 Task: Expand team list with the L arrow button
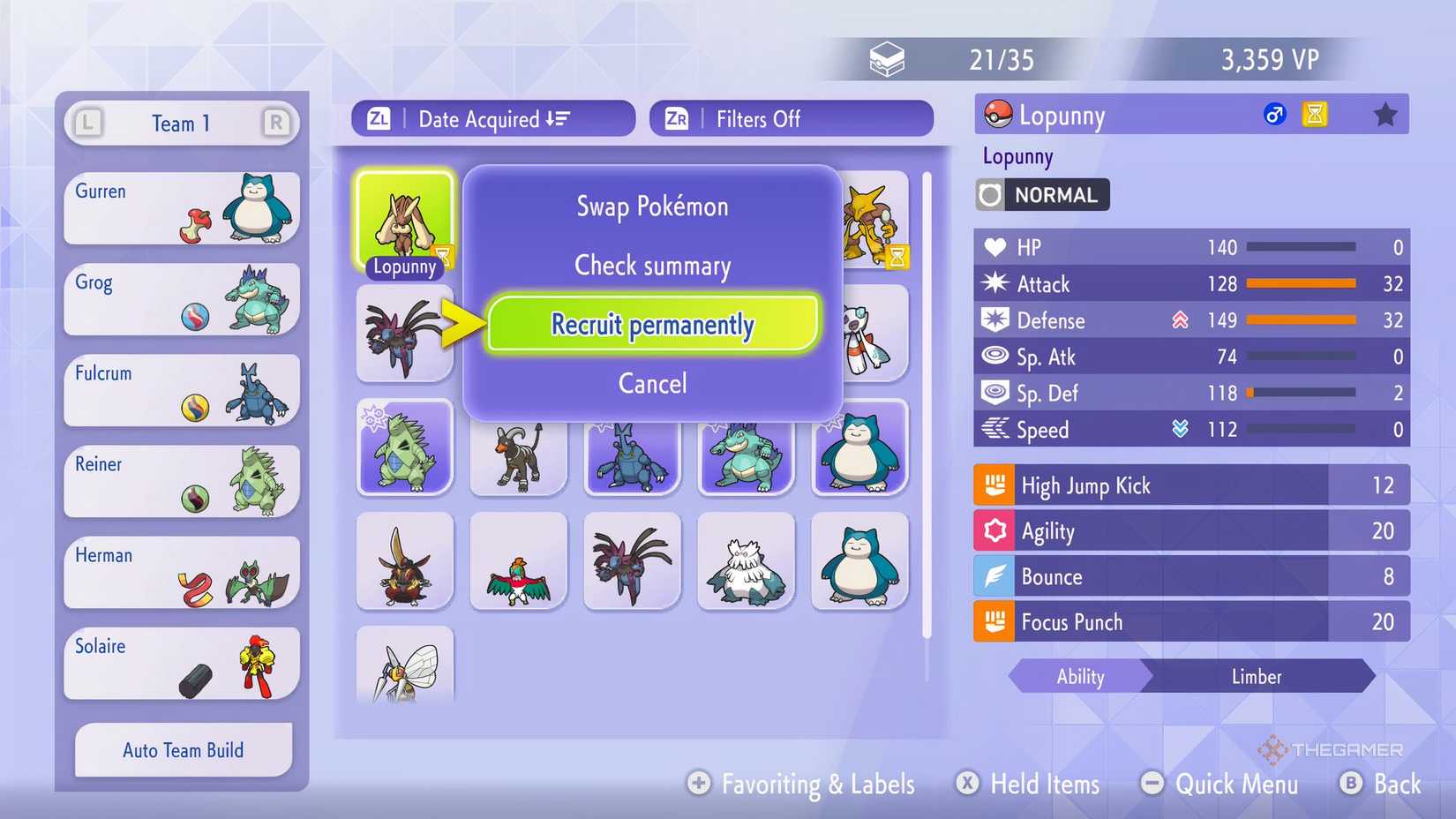click(87, 124)
